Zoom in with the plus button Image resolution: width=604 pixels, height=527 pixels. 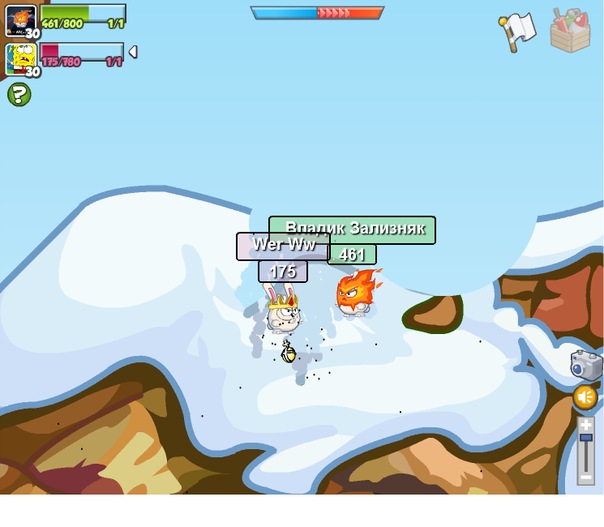586,424
